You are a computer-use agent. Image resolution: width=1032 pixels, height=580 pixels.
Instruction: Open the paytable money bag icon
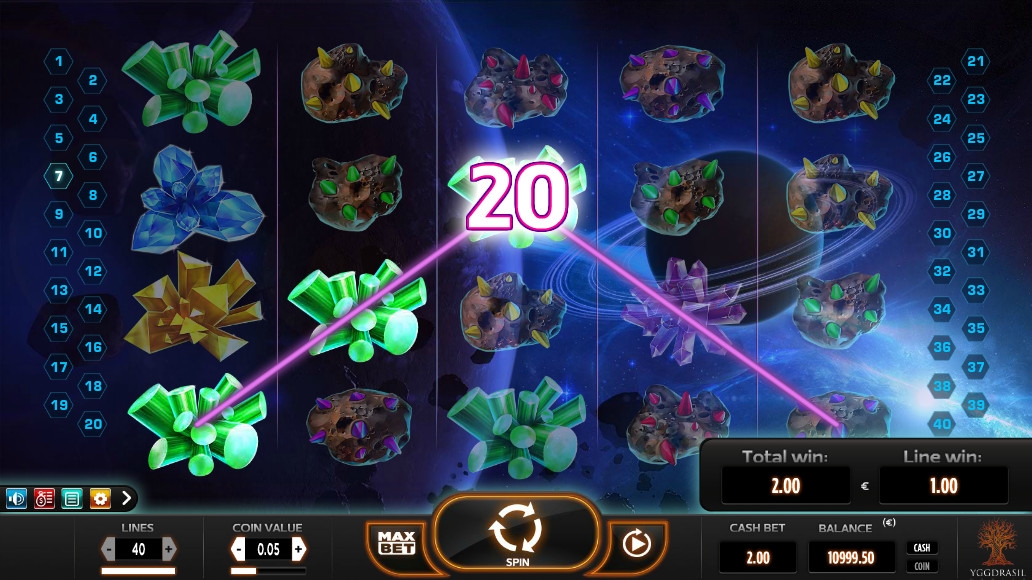point(44,497)
